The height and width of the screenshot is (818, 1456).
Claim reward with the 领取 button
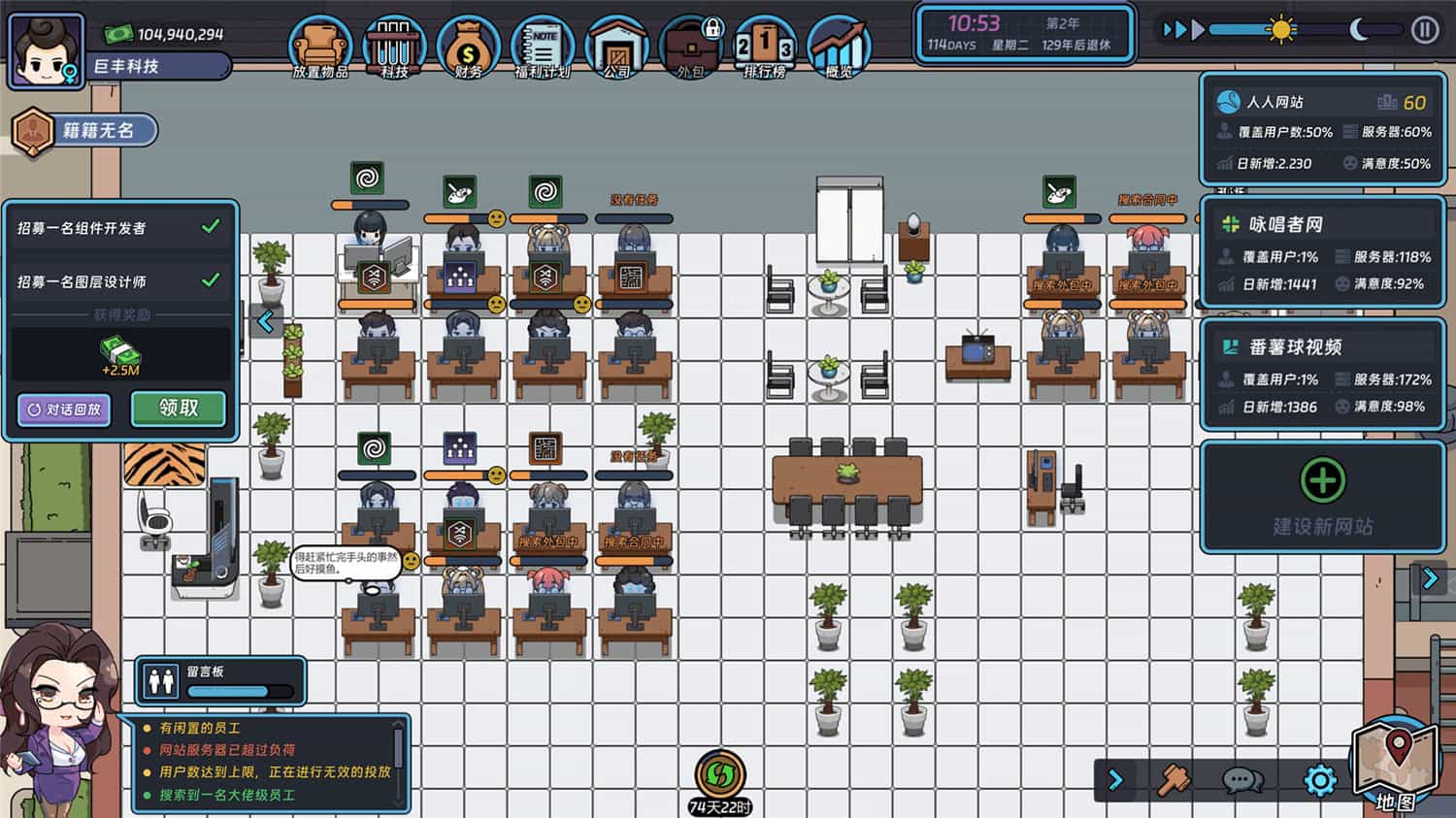[178, 409]
